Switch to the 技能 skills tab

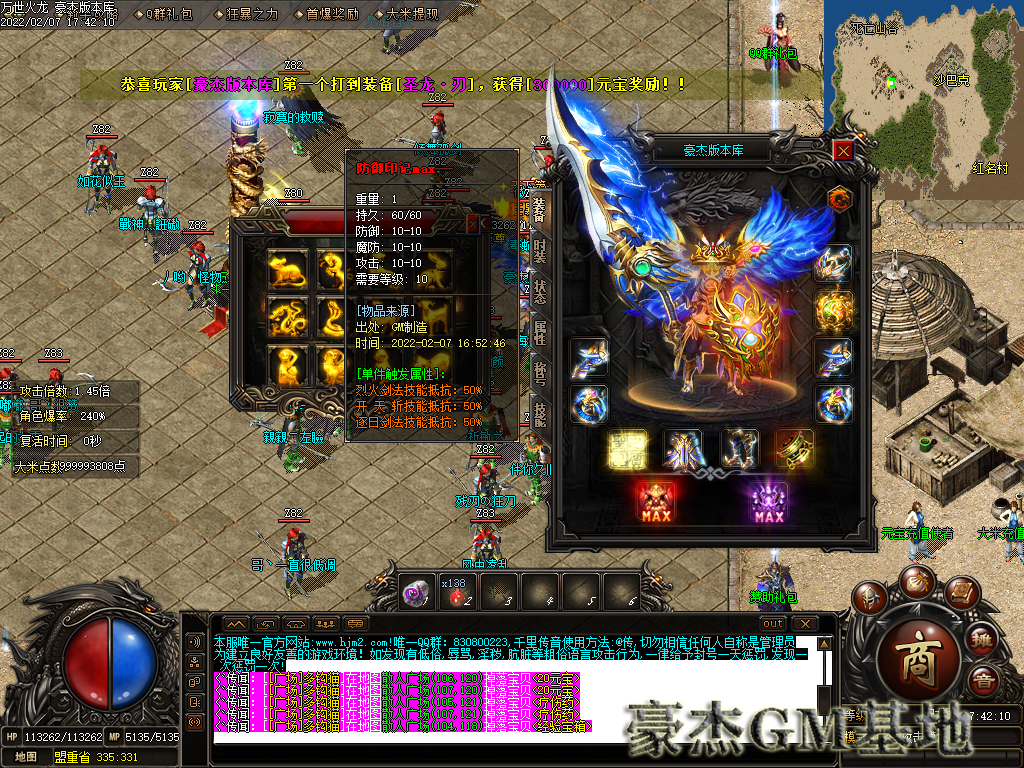pos(539,414)
